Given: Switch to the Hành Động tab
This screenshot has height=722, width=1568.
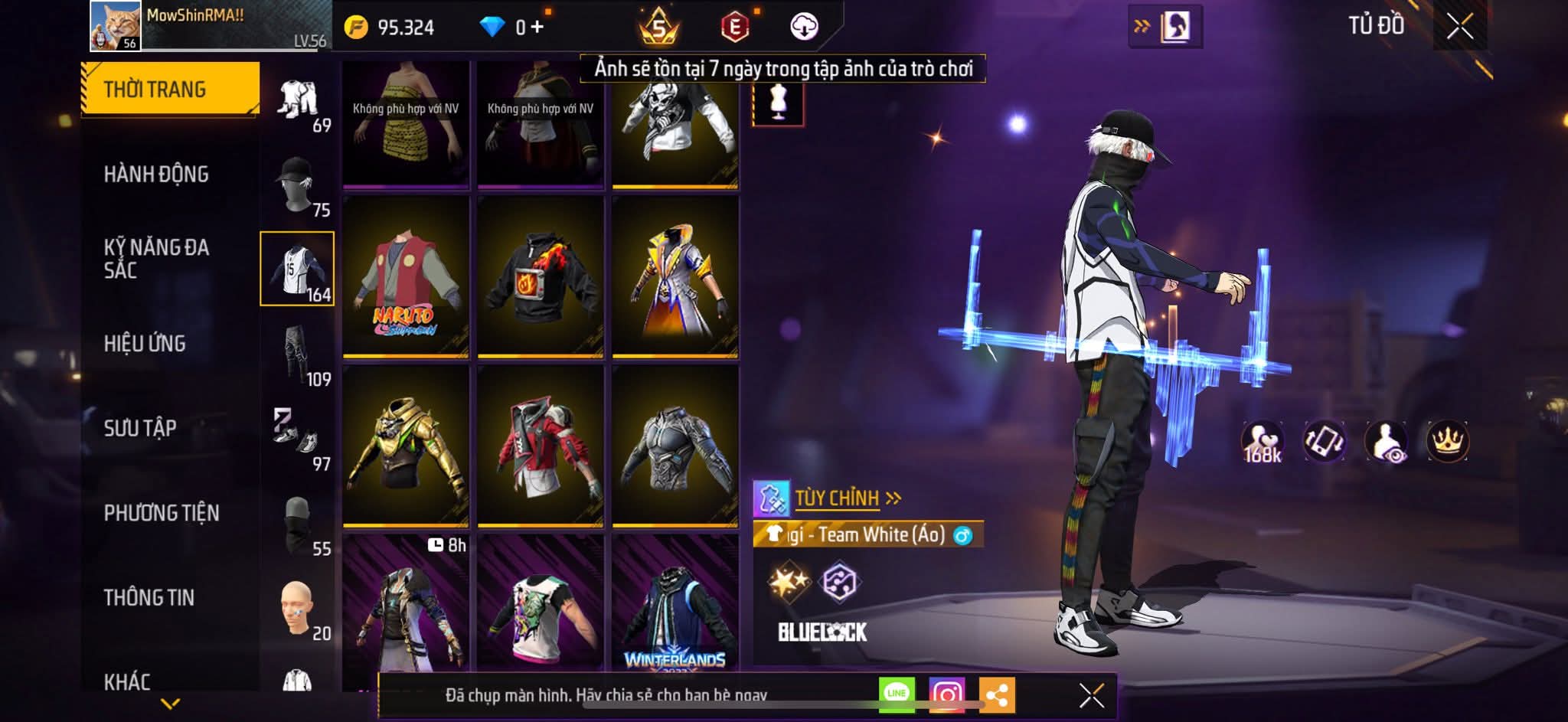Looking at the screenshot, I should 156,175.
